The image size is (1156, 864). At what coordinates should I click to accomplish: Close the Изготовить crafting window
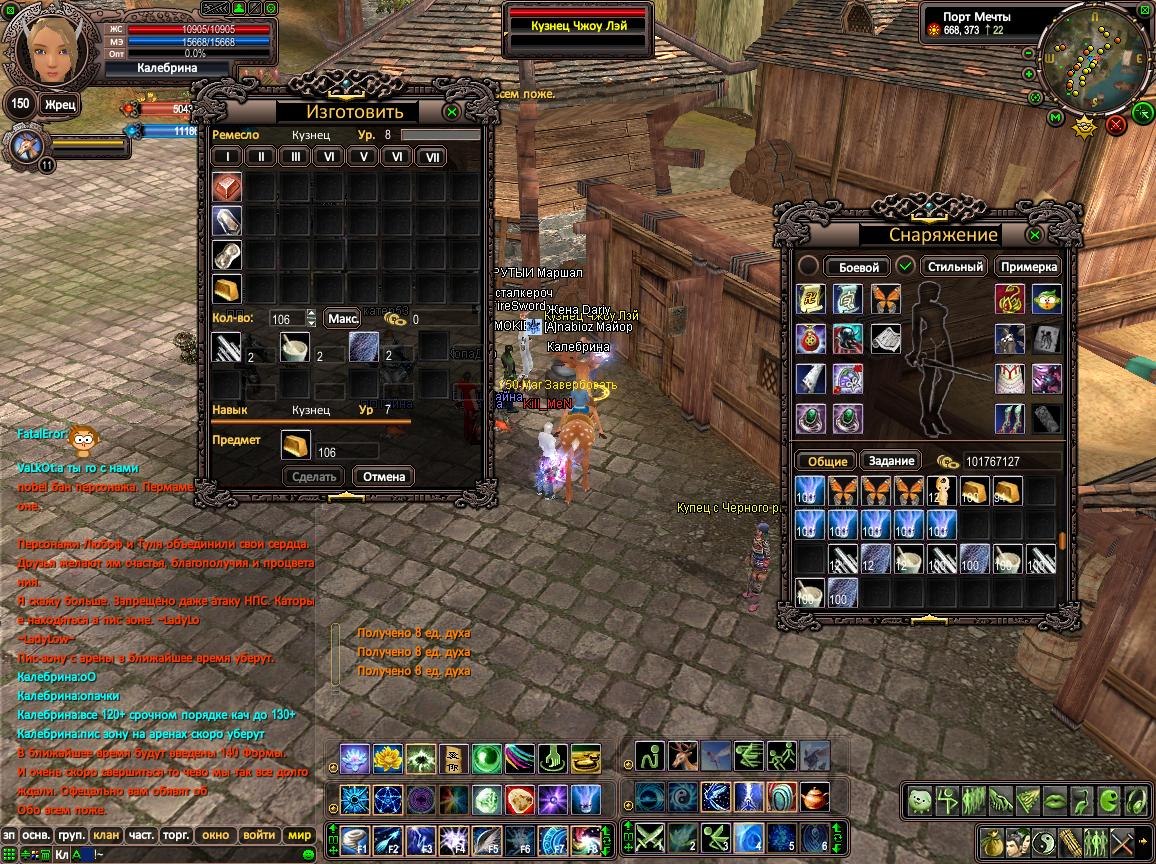coord(452,112)
